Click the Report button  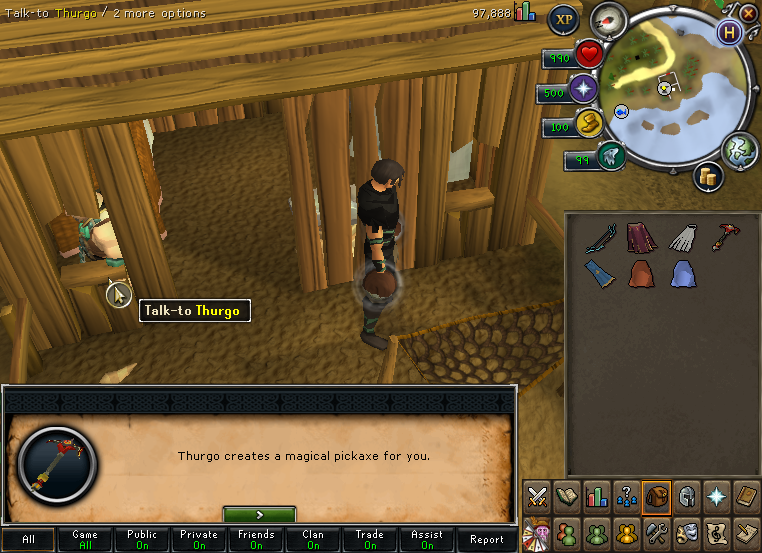tap(486, 540)
